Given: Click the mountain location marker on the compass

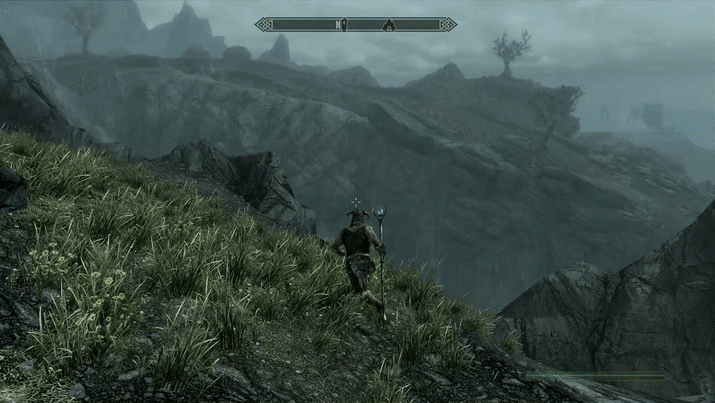Looking at the screenshot, I should point(389,24).
